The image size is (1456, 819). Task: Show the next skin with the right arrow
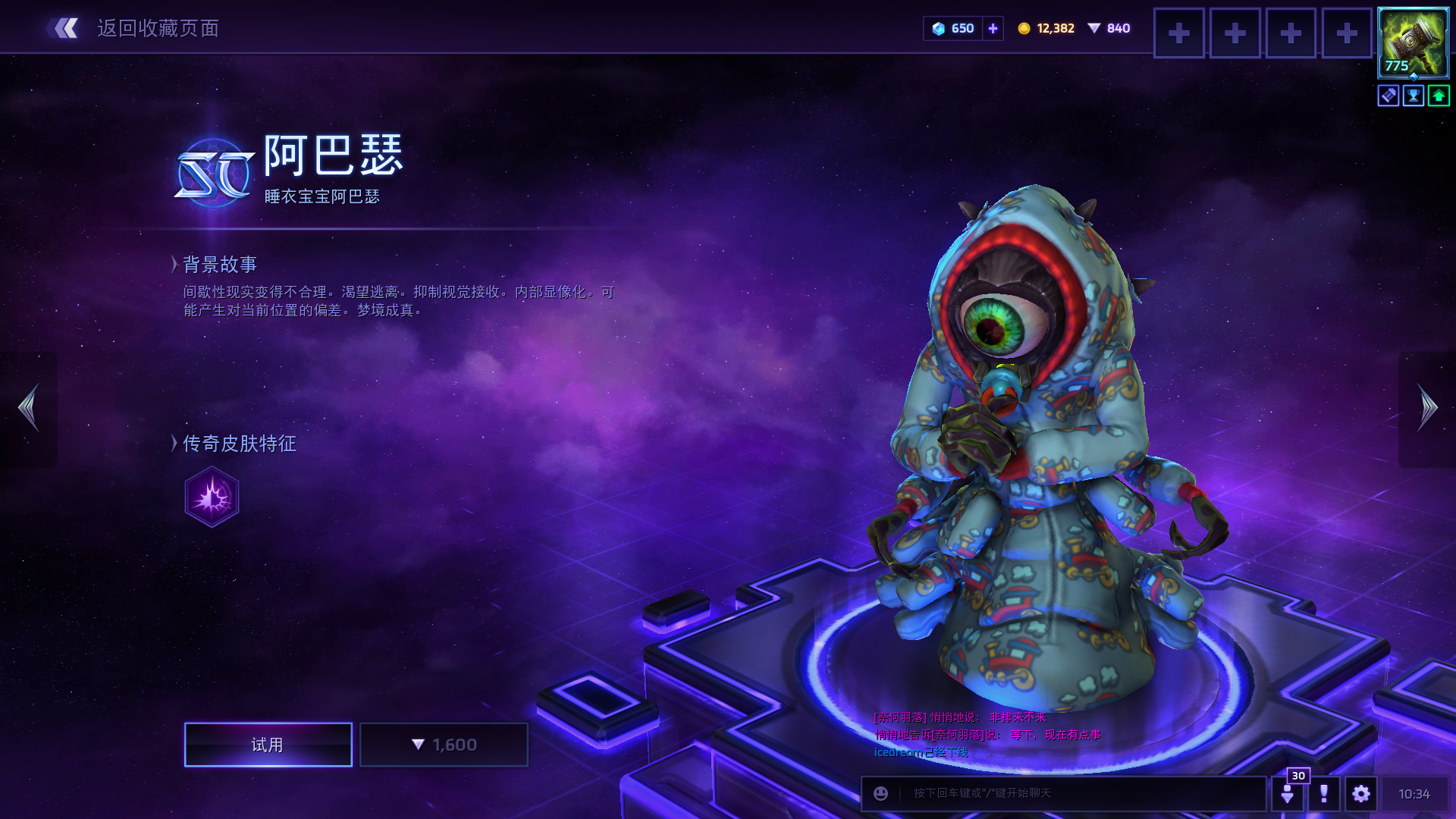pyautogui.click(x=1427, y=408)
